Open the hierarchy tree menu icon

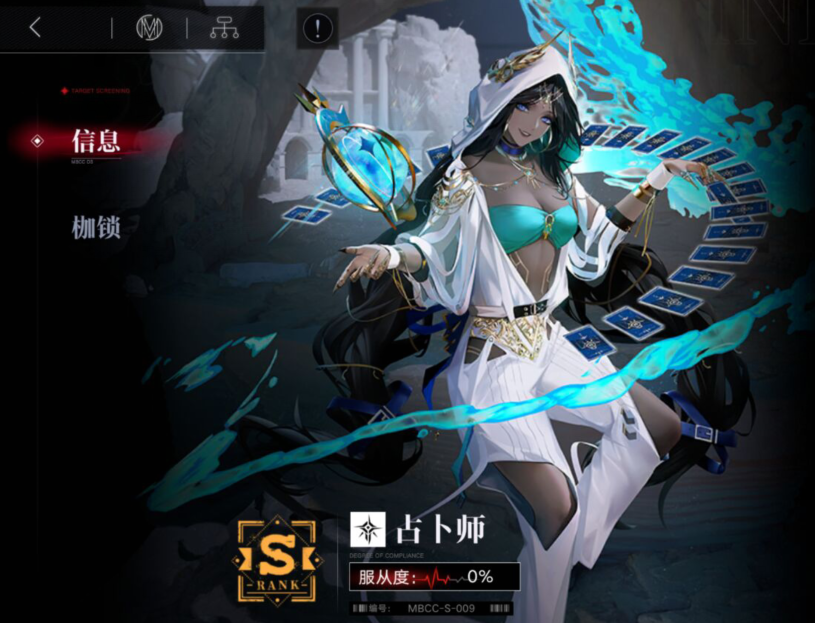pyautogui.click(x=224, y=28)
